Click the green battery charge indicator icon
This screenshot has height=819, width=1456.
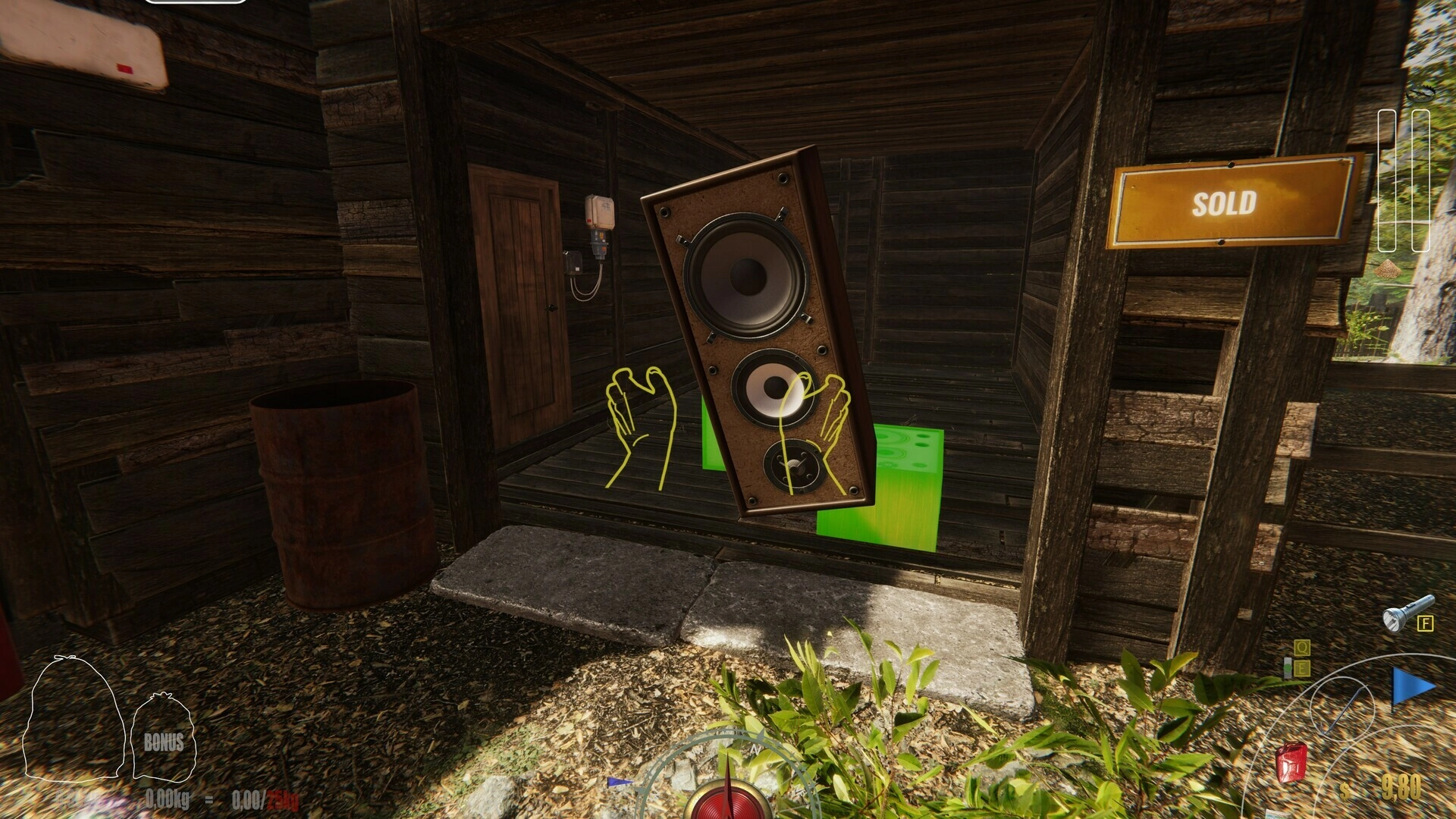1288,667
